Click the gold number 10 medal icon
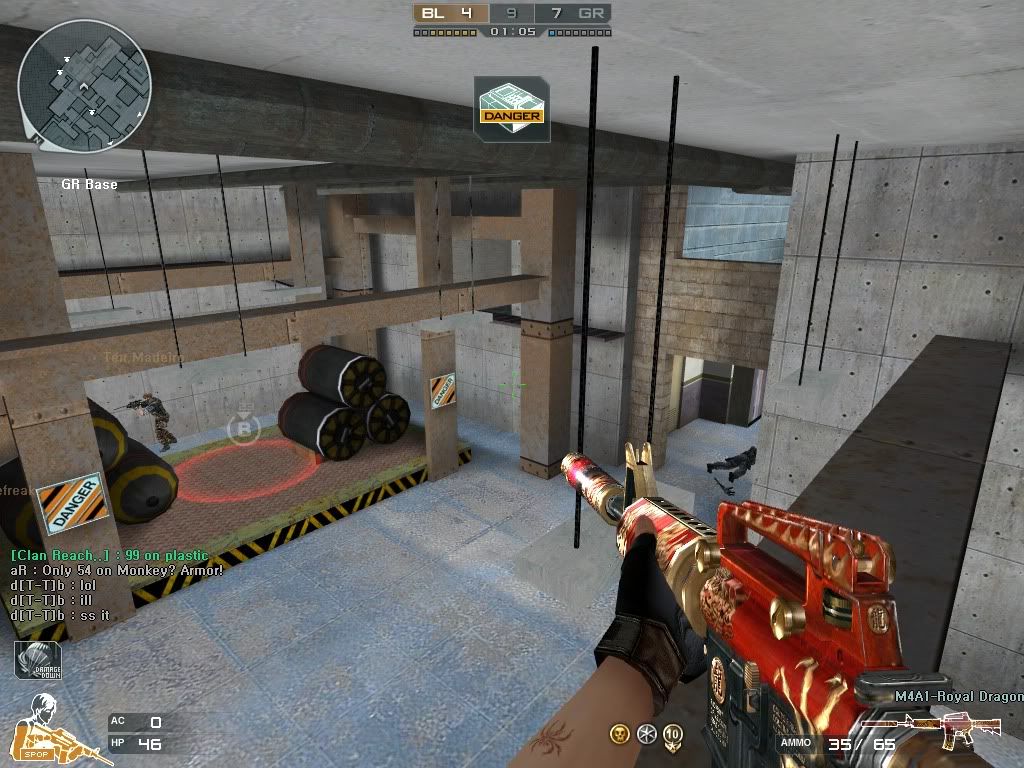 click(673, 734)
